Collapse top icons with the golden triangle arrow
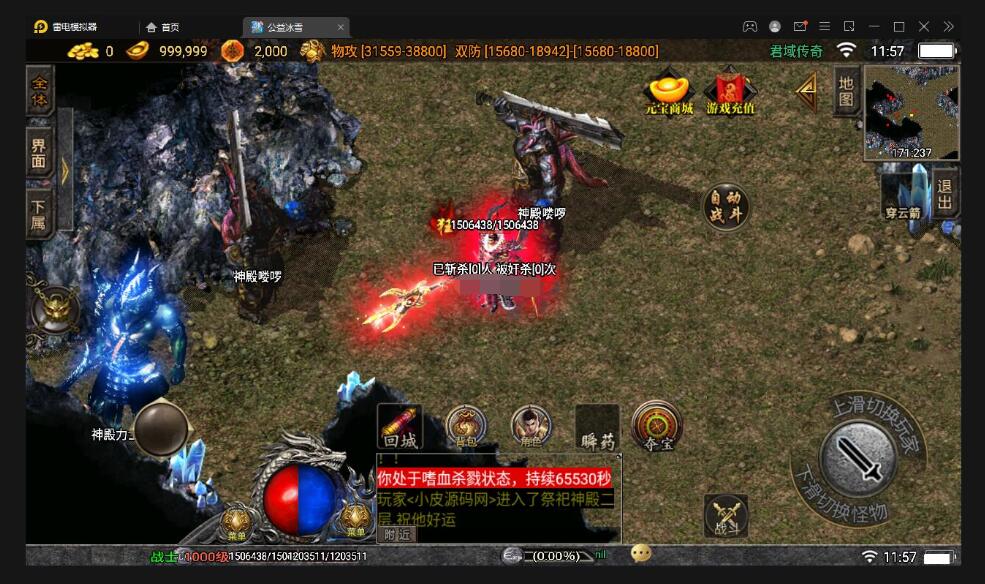 (806, 91)
